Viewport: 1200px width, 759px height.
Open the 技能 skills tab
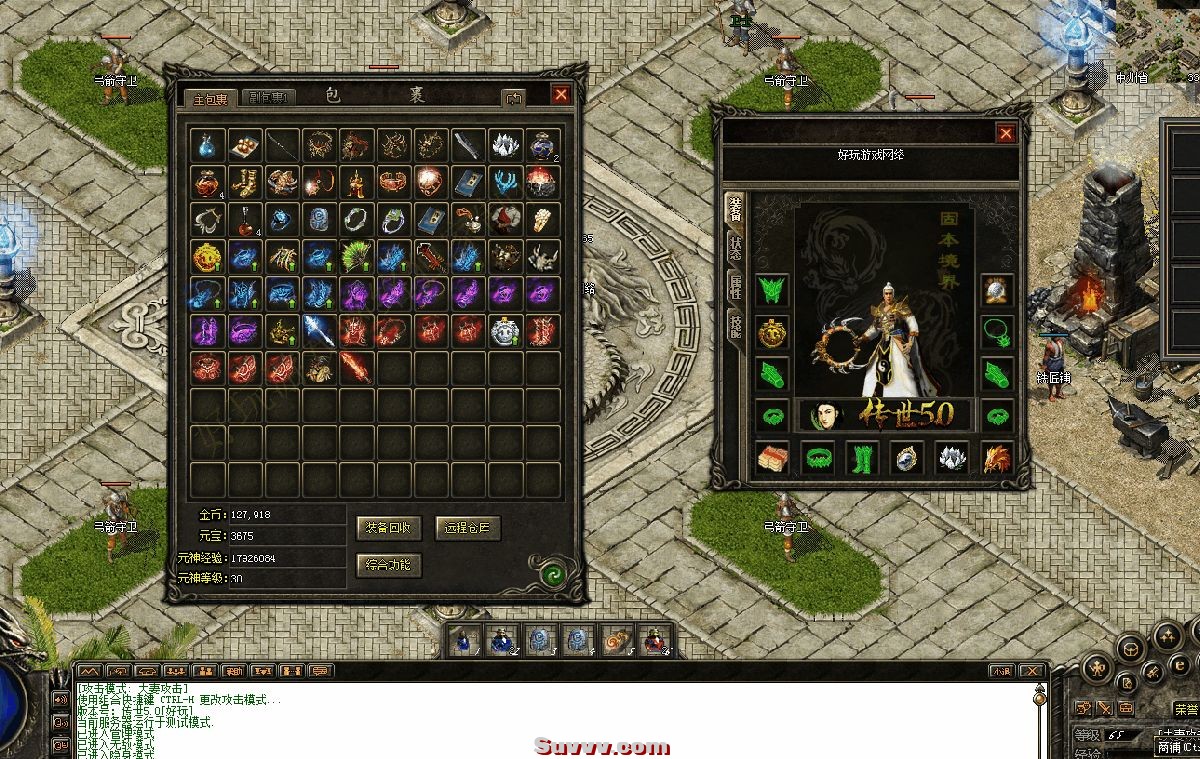click(x=735, y=325)
